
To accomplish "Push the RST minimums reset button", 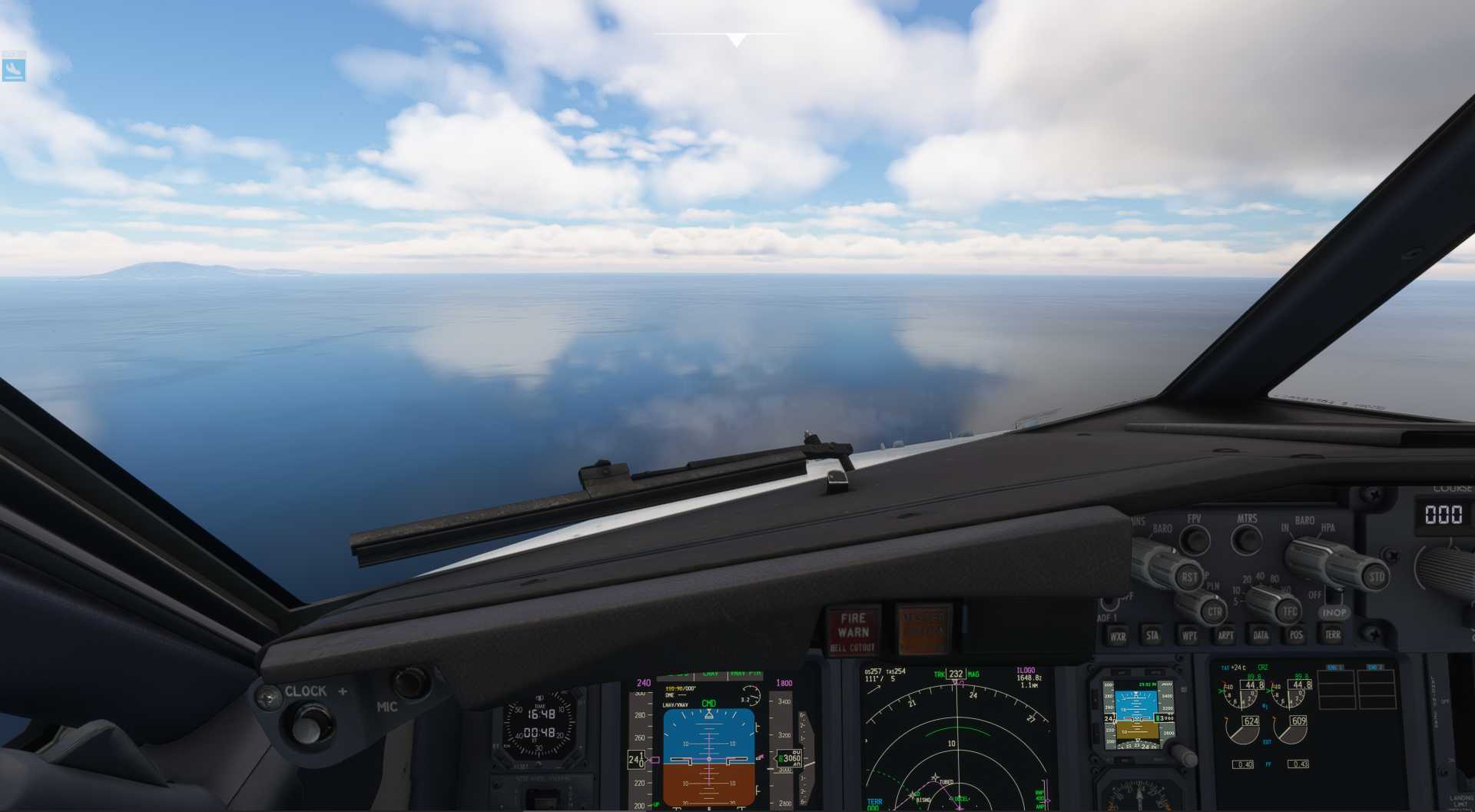I will click(1189, 577).
